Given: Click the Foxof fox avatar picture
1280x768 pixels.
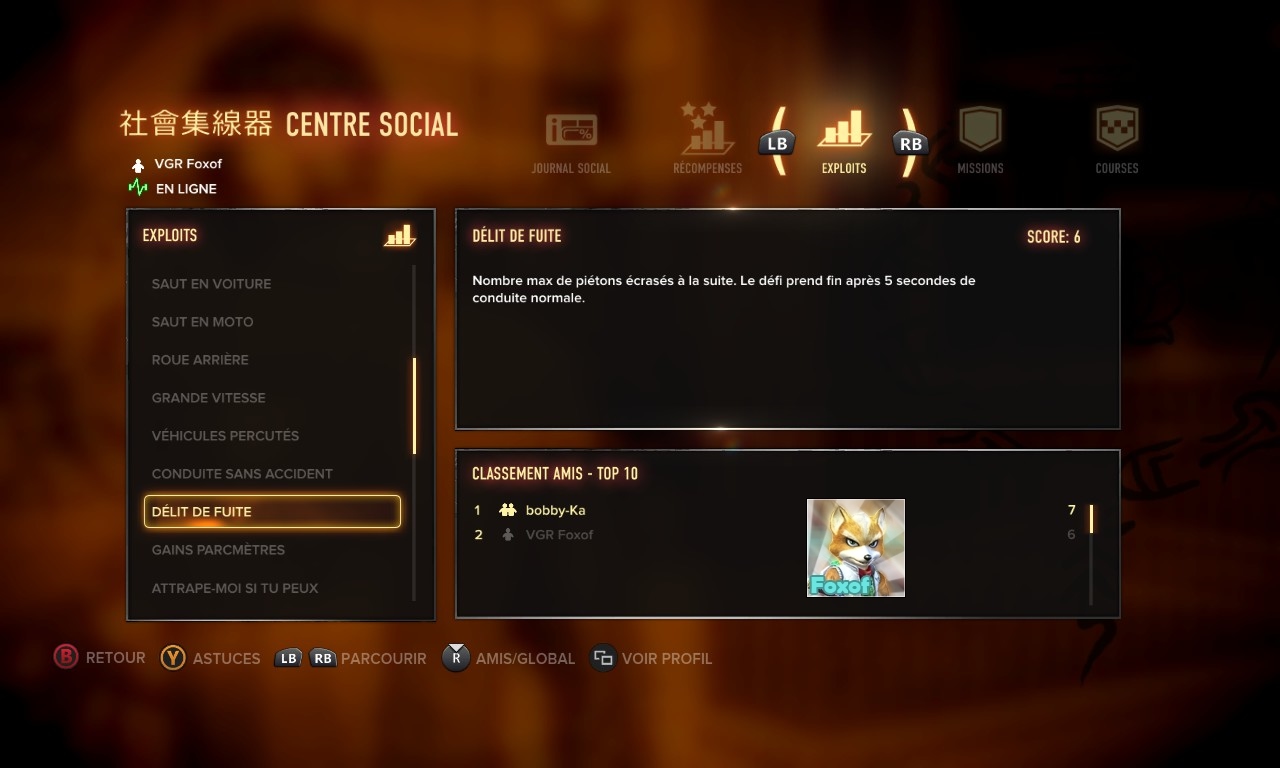Looking at the screenshot, I should [856, 548].
